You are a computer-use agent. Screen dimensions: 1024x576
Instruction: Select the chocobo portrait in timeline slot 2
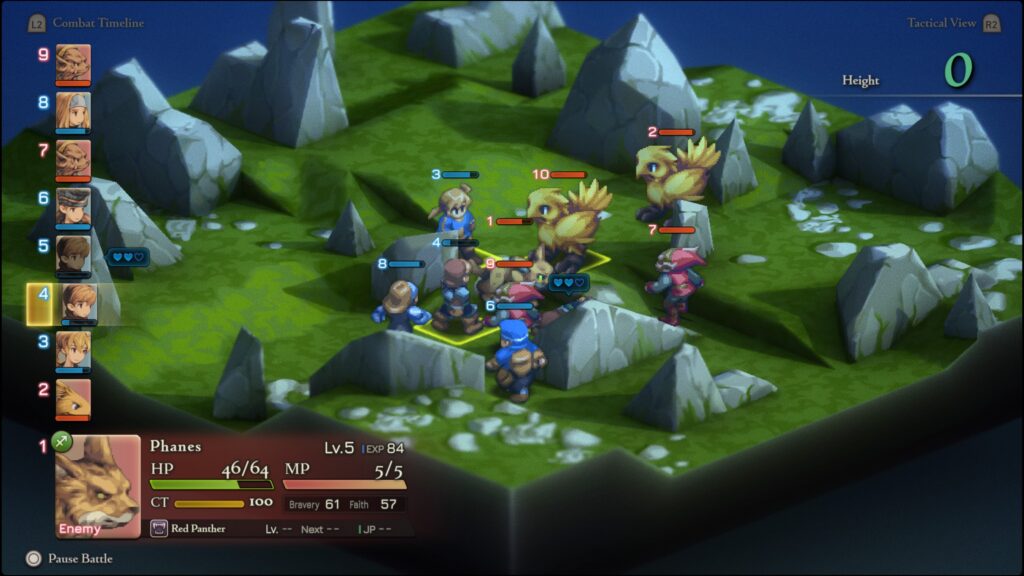(x=73, y=397)
